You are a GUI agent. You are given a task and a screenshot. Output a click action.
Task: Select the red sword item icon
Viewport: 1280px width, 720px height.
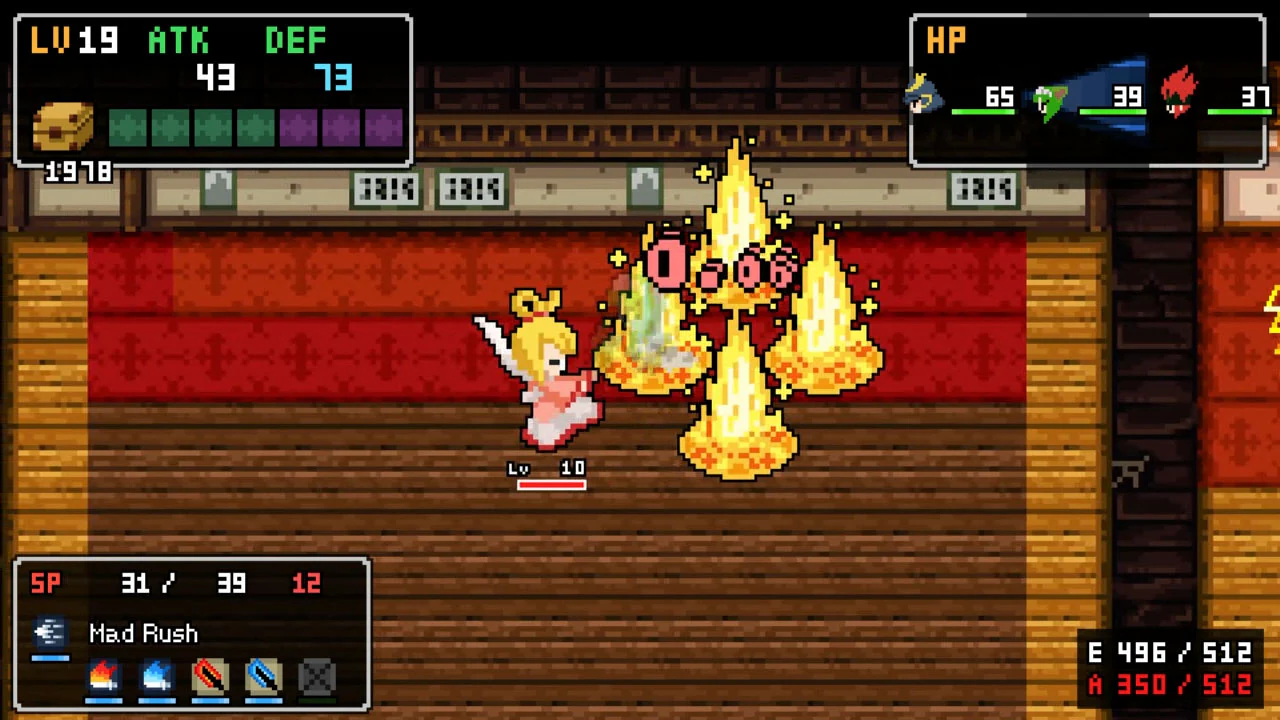pyautogui.click(x=210, y=678)
